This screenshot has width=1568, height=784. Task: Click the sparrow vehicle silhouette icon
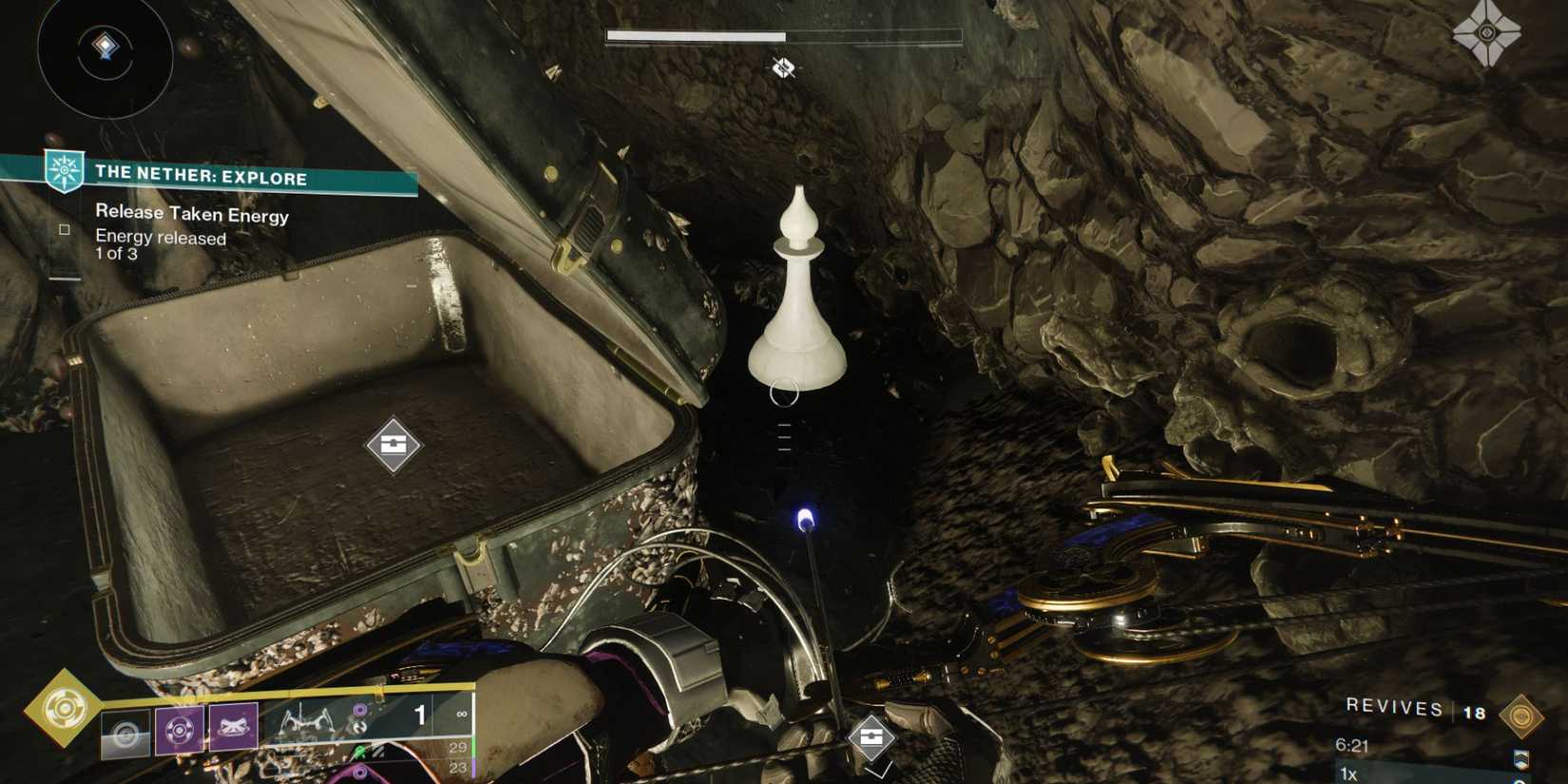[304, 719]
